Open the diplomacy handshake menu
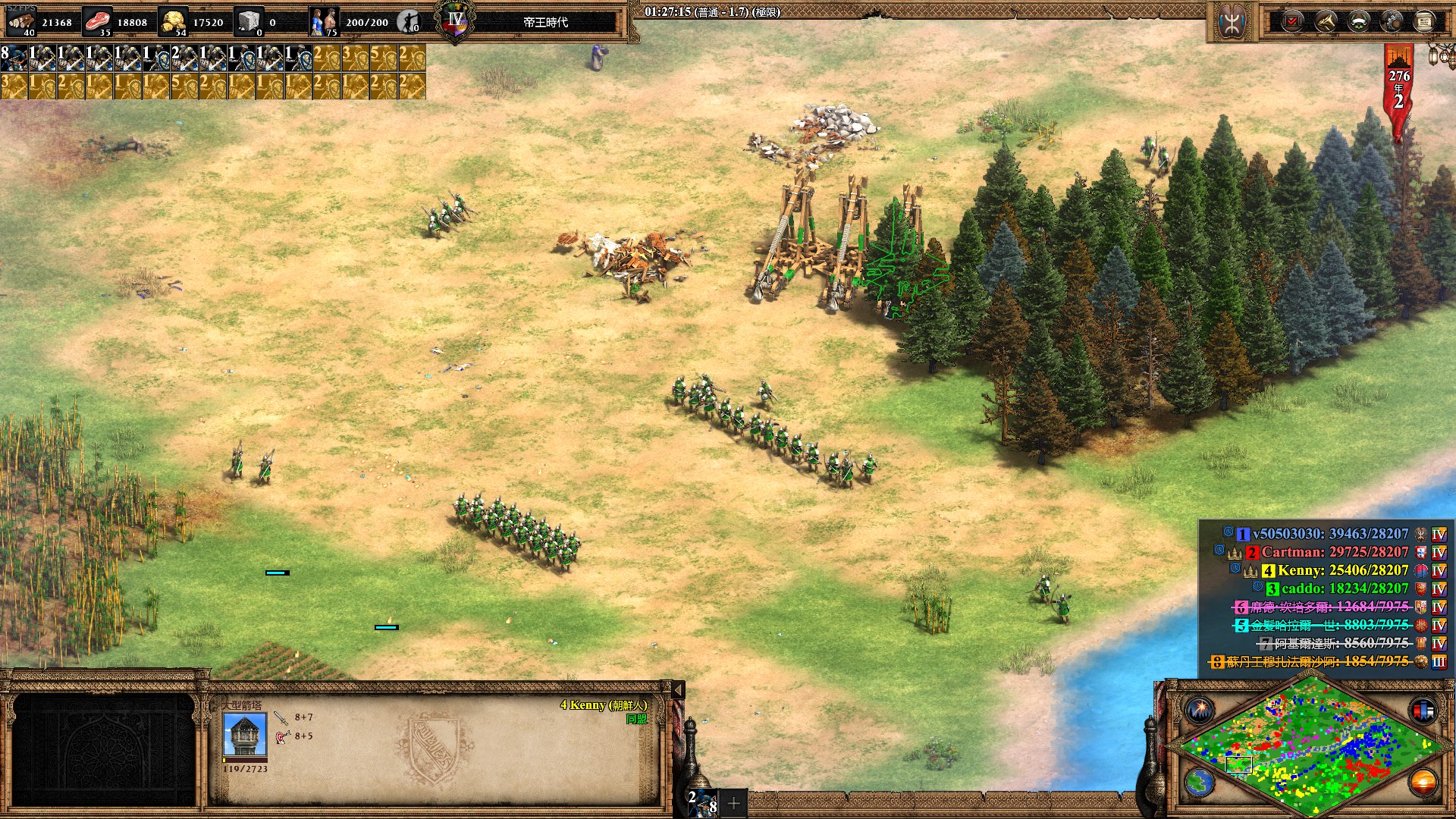Image resolution: width=1456 pixels, height=819 pixels. (1326, 21)
